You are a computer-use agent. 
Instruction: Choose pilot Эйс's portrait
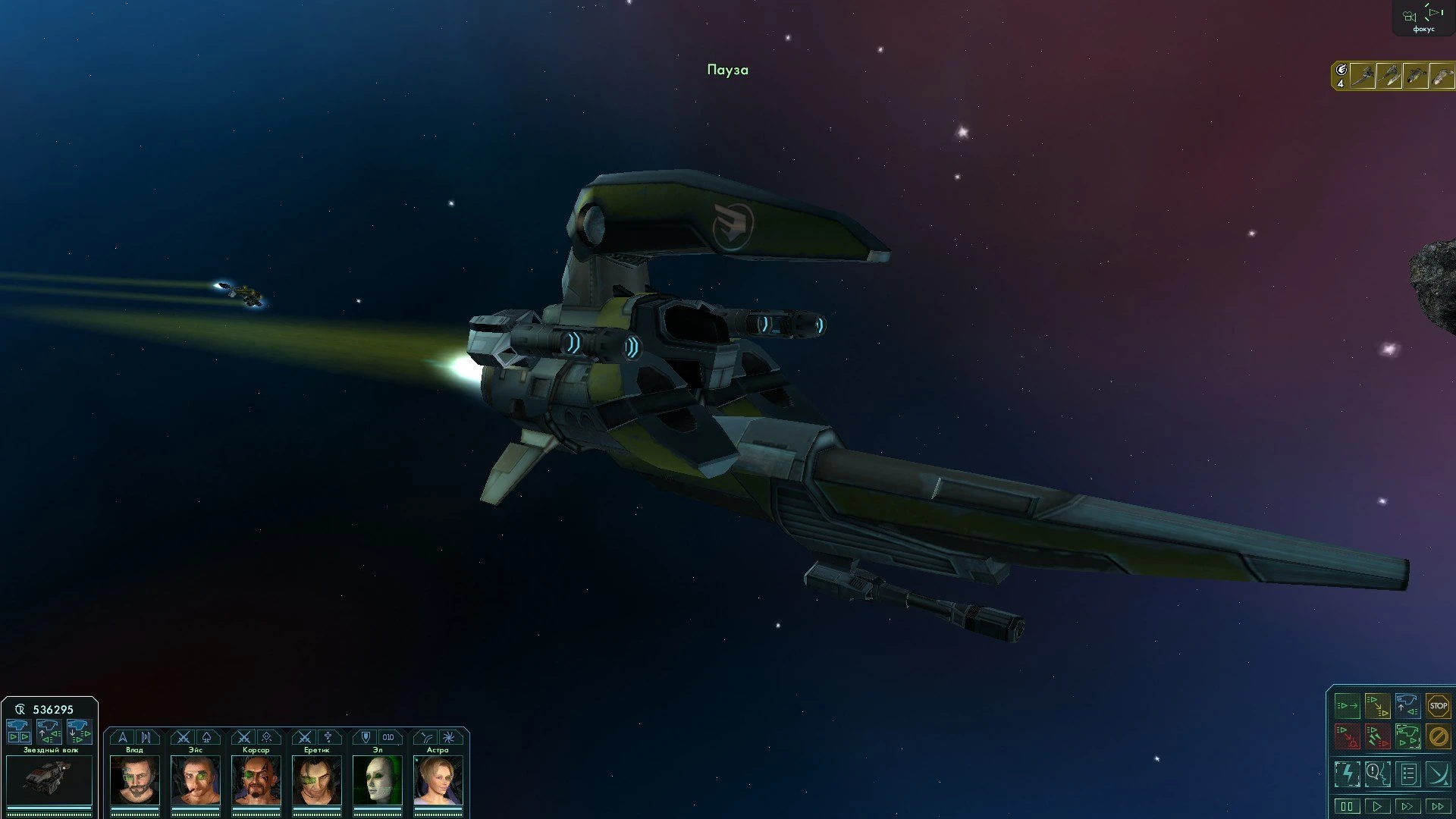coord(196,780)
